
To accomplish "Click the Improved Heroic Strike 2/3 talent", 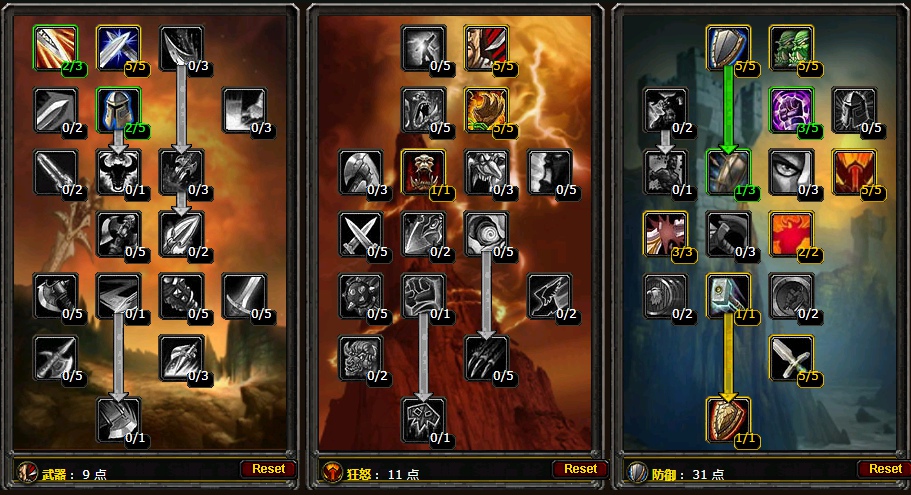I will click(x=55, y=47).
